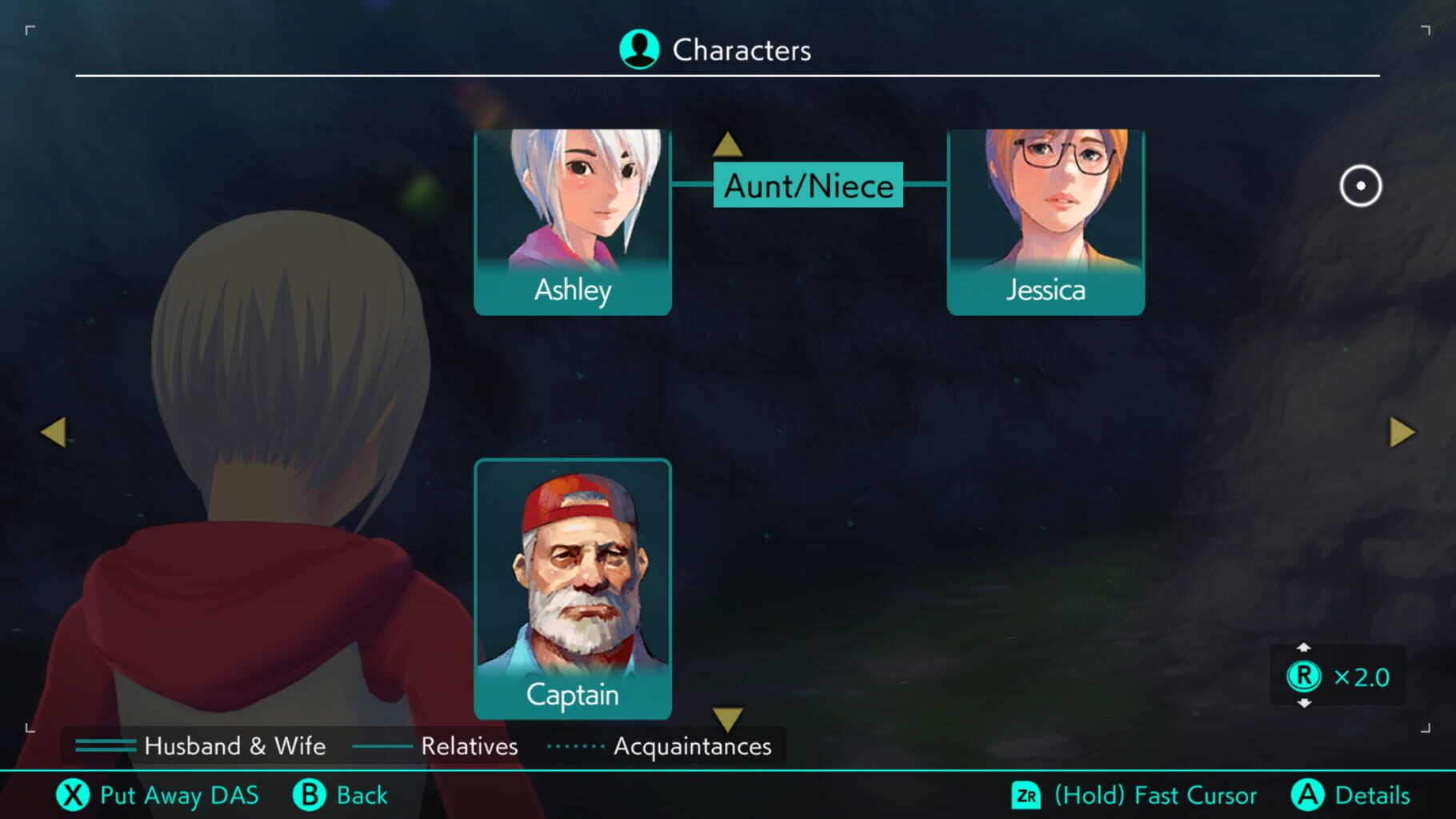Open the Aunt/Niece relationship label
This screenshot has height=819, width=1456.
click(x=808, y=186)
